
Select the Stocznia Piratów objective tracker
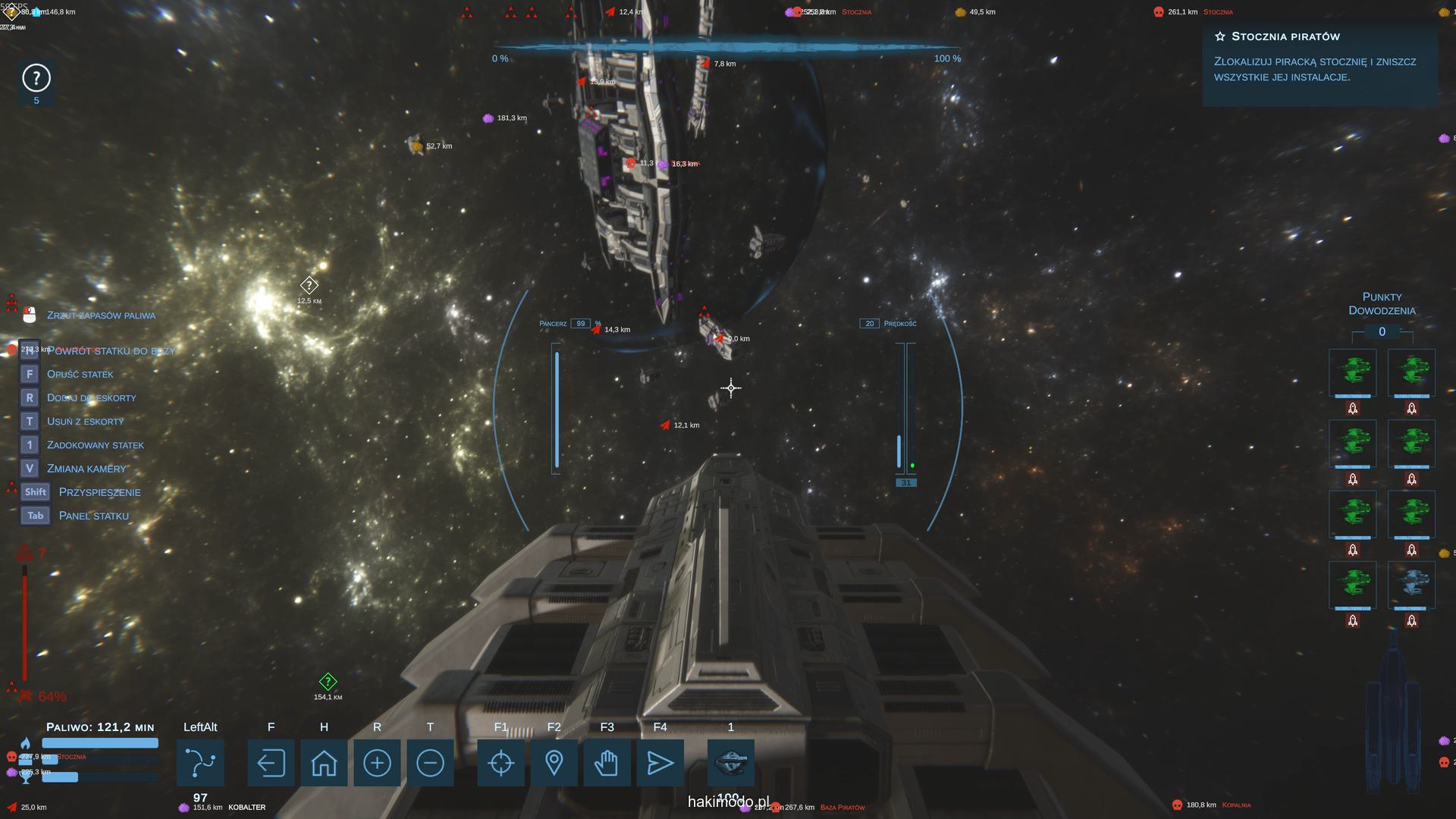pos(1319,57)
